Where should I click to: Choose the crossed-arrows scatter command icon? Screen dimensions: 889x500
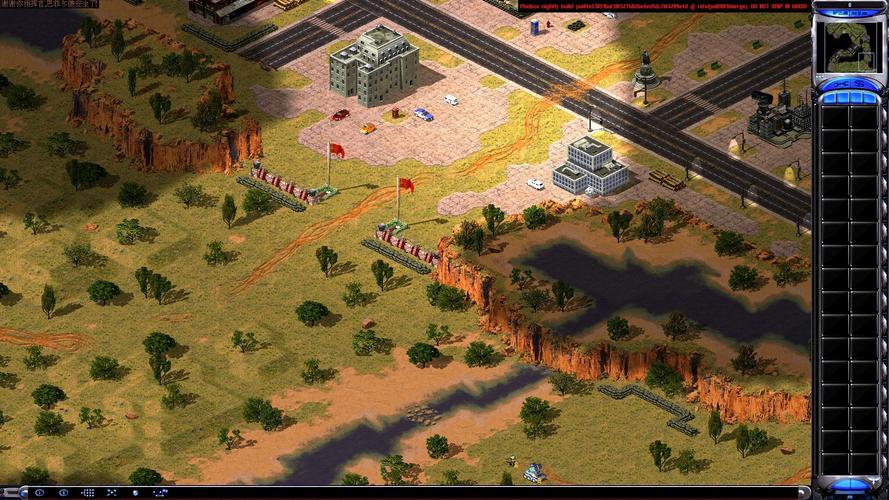[112, 493]
